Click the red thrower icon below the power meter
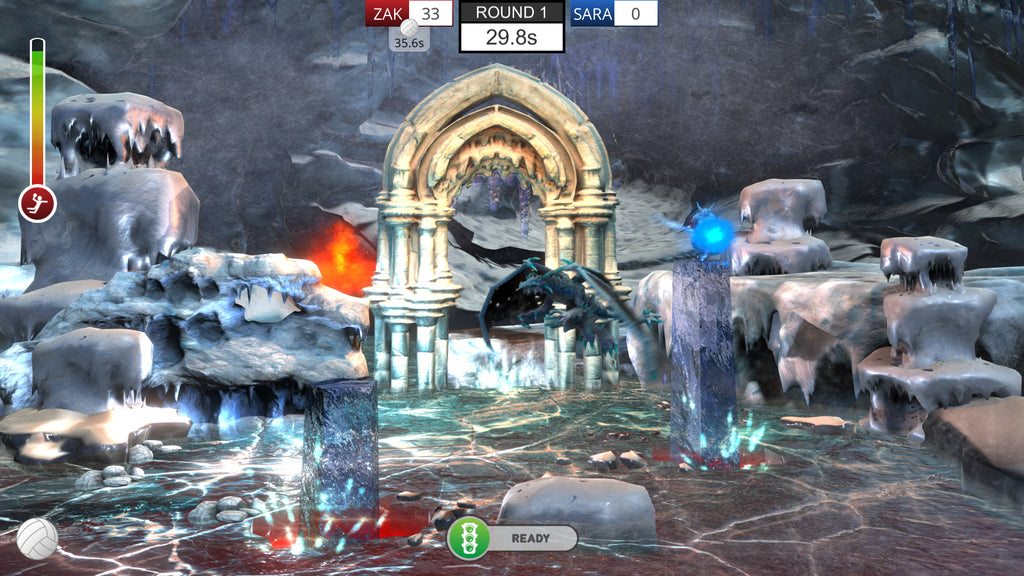Viewport: 1024px width, 576px height. click(37, 203)
